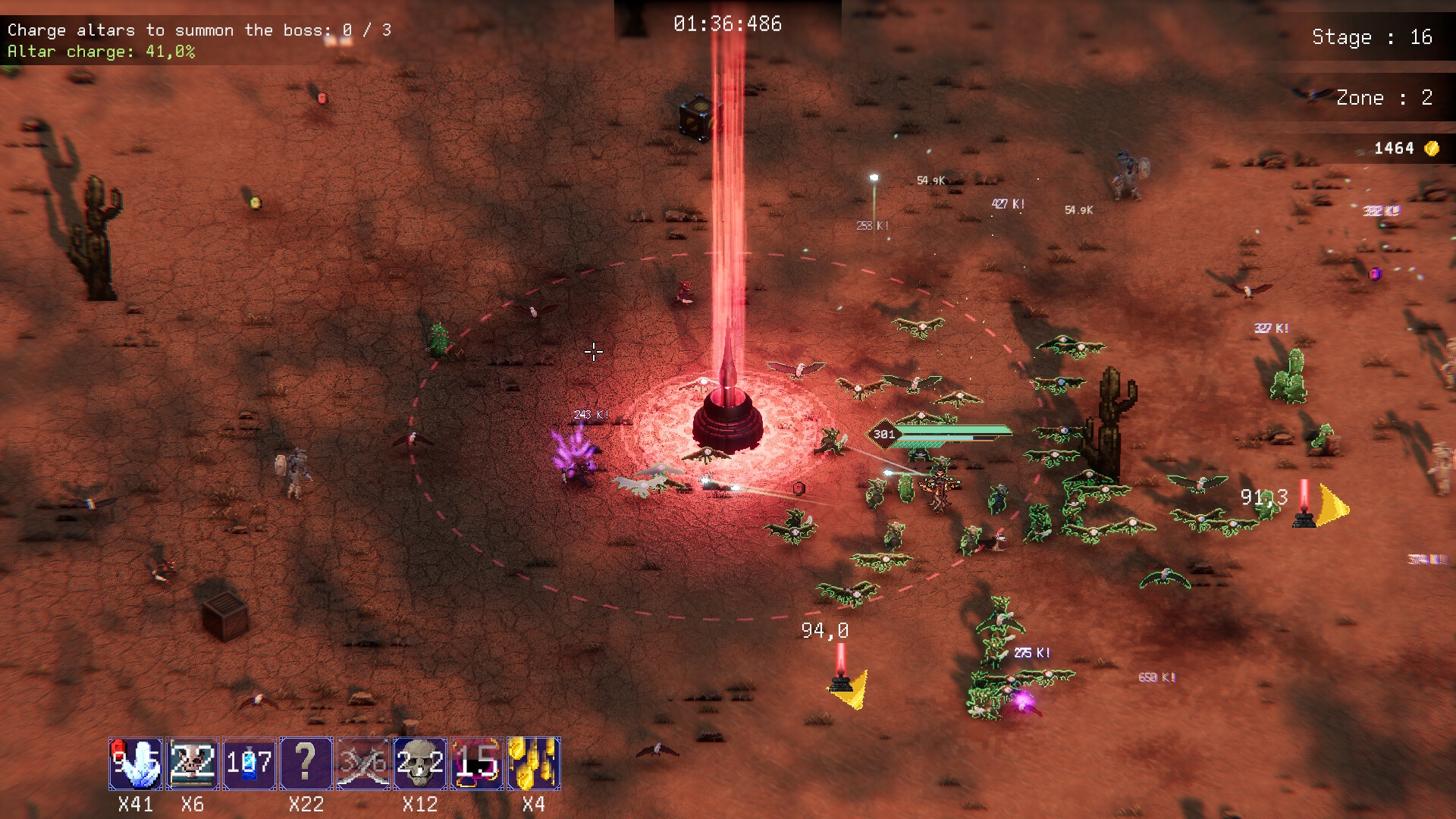Click the skull spellbook item icon
The height and width of the screenshot is (819, 1456).
click(x=193, y=763)
